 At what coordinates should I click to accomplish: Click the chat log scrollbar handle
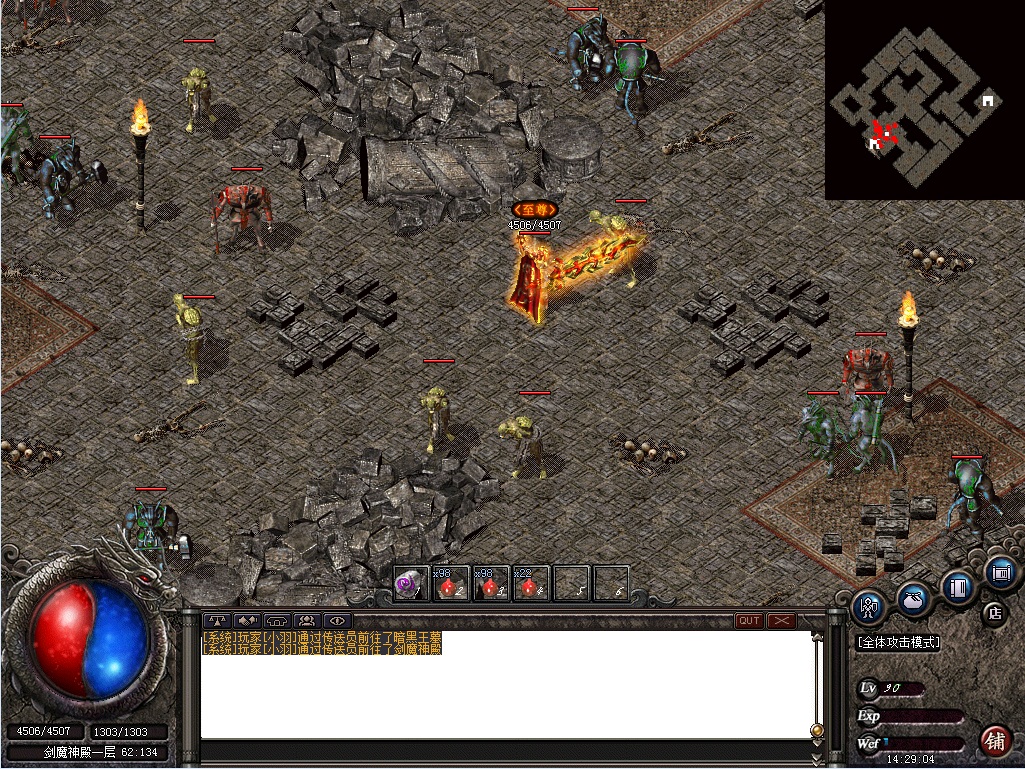(817, 731)
